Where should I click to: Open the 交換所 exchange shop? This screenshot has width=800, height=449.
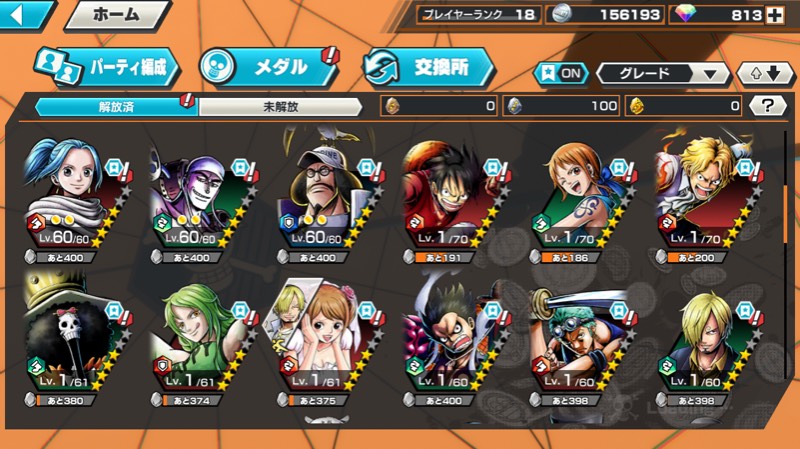428,67
